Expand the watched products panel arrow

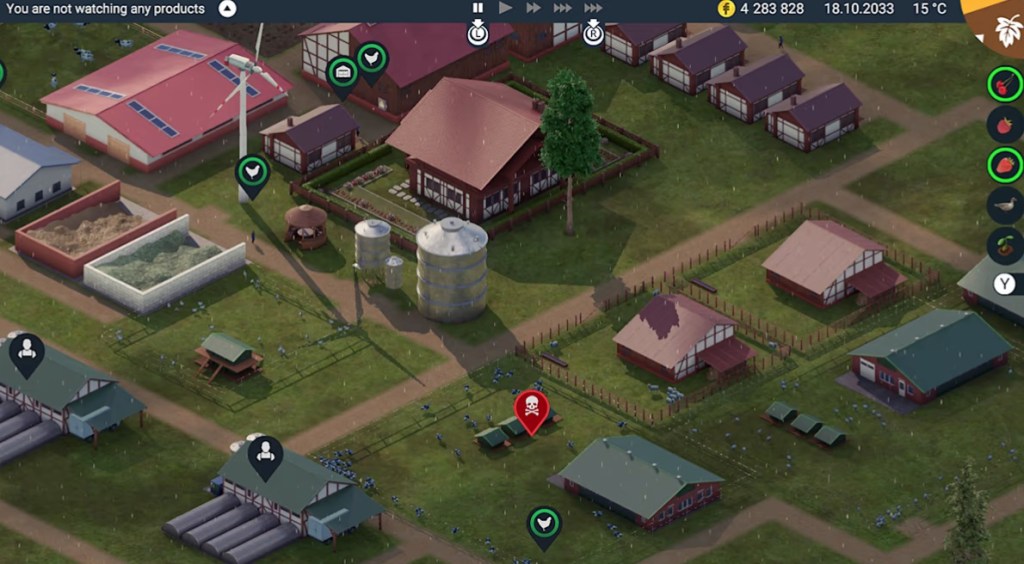[x=227, y=9]
